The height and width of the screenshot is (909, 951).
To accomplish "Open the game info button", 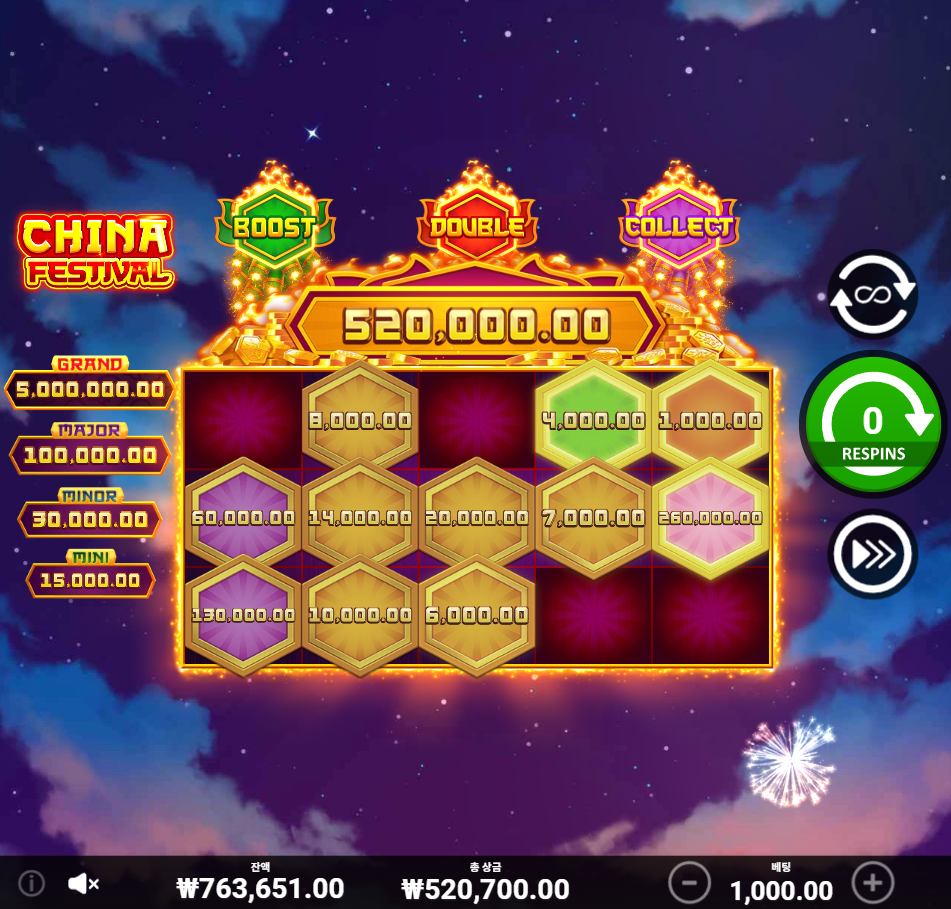I will 32,883.
